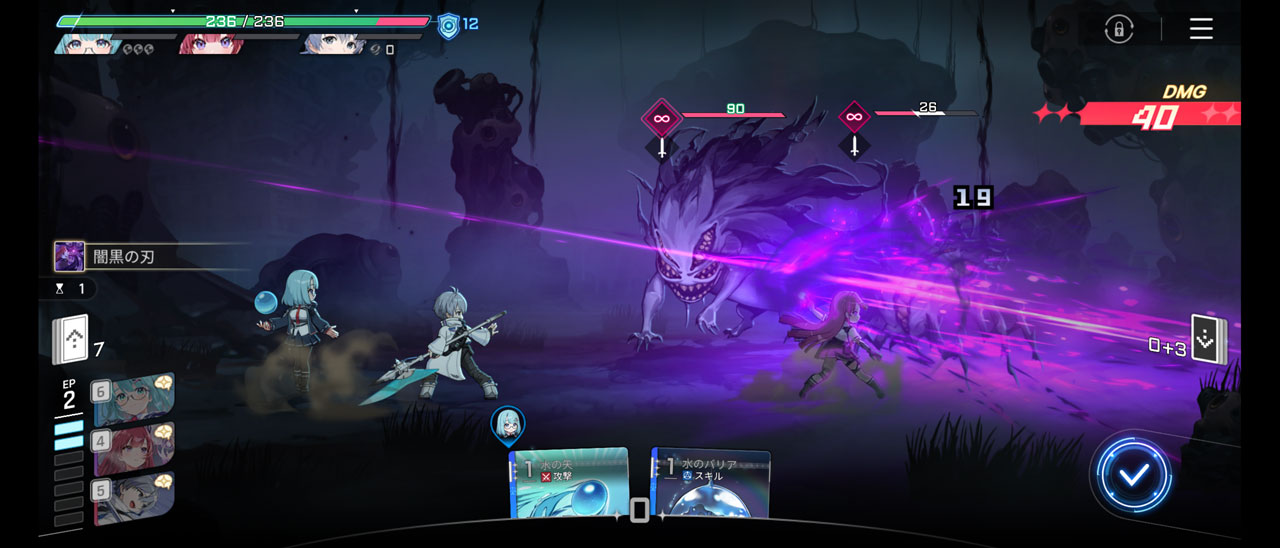Tap the infinity intent icon above 26 HP enemy

coord(854,117)
